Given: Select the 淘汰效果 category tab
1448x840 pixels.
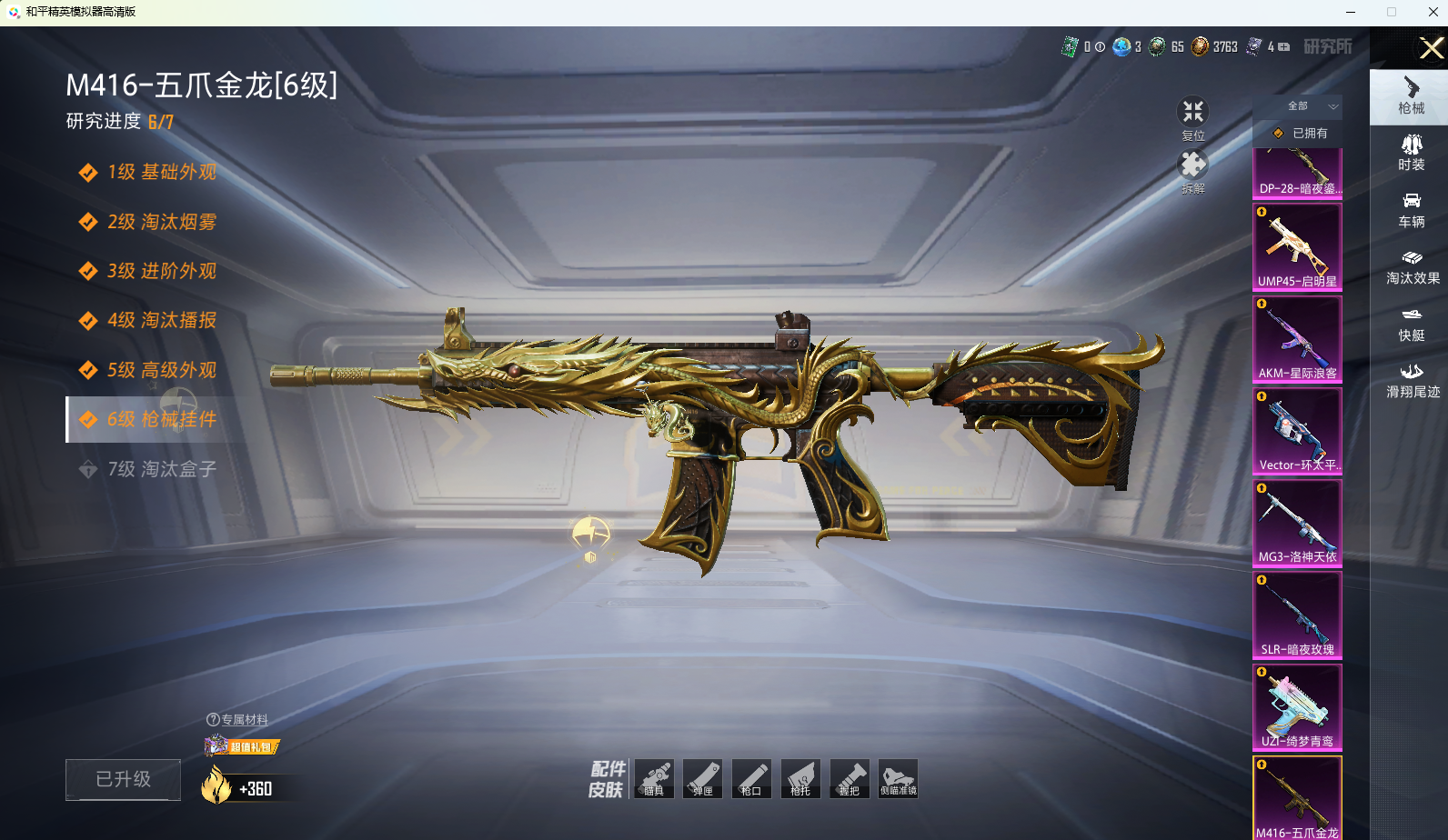Looking at the screenshot, I should [1412, 267].
